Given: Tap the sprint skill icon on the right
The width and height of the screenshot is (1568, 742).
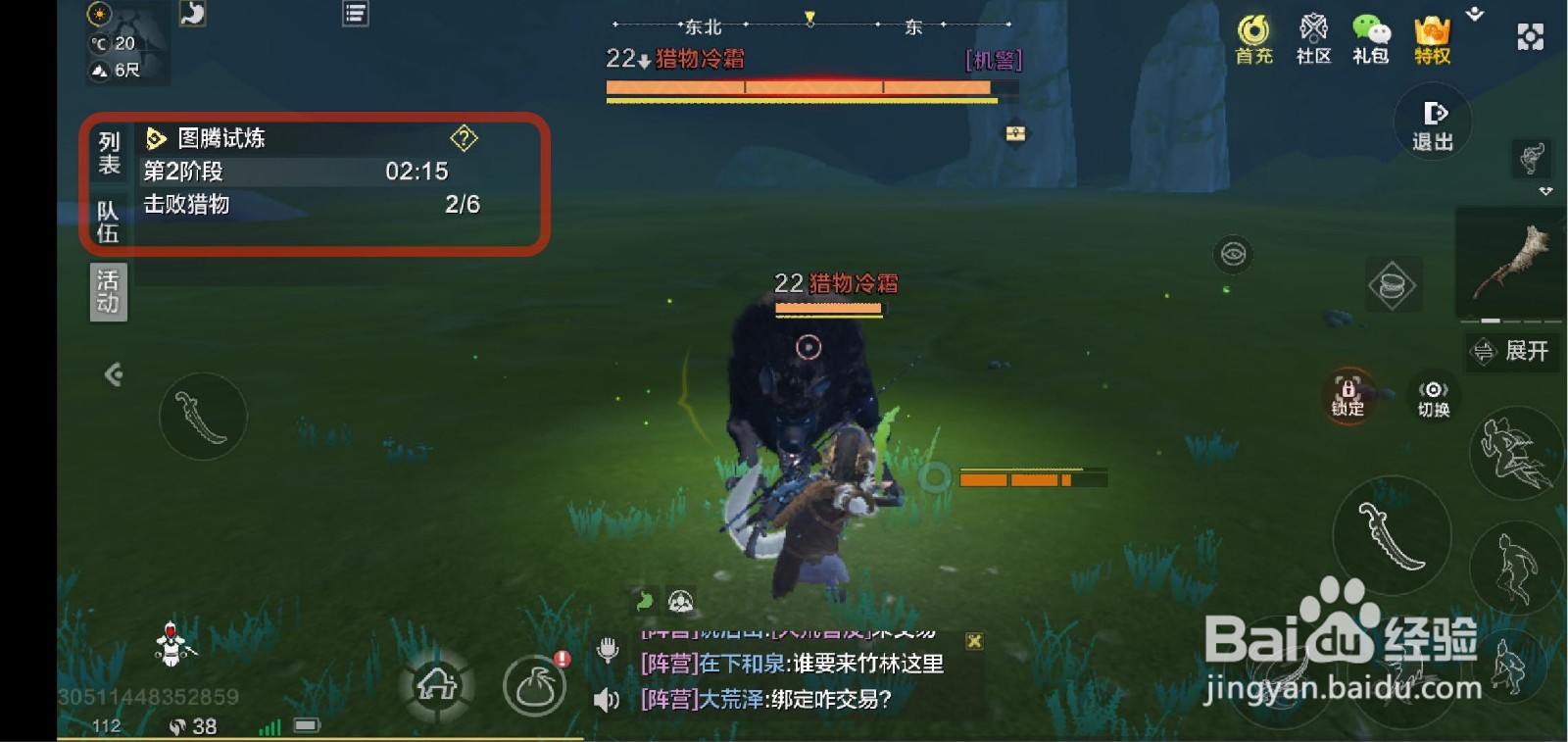Looking at the screenshot, I should (x=1512, y=453).
